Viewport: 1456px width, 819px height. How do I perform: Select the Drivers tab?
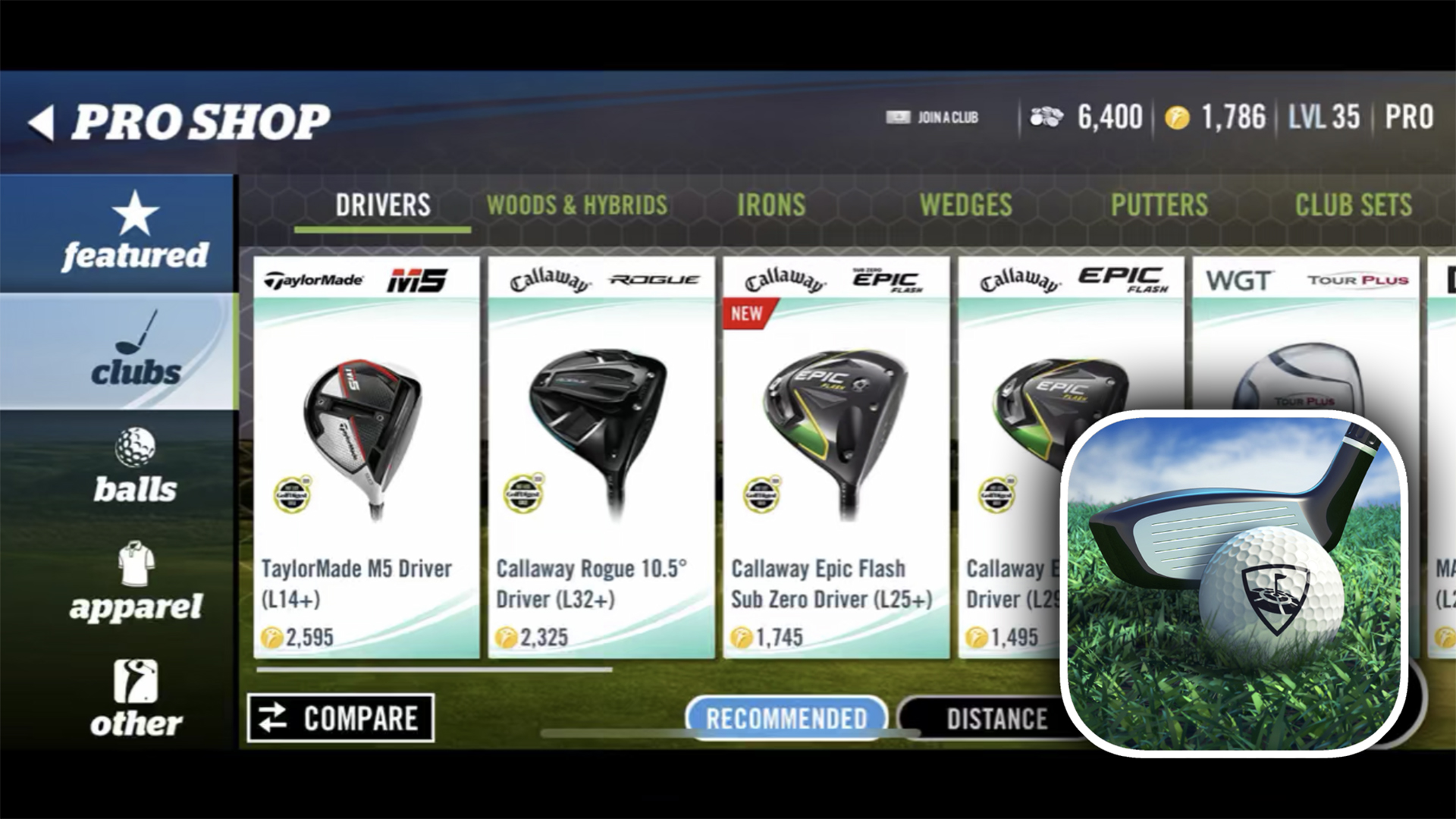(x=383, y=206)
